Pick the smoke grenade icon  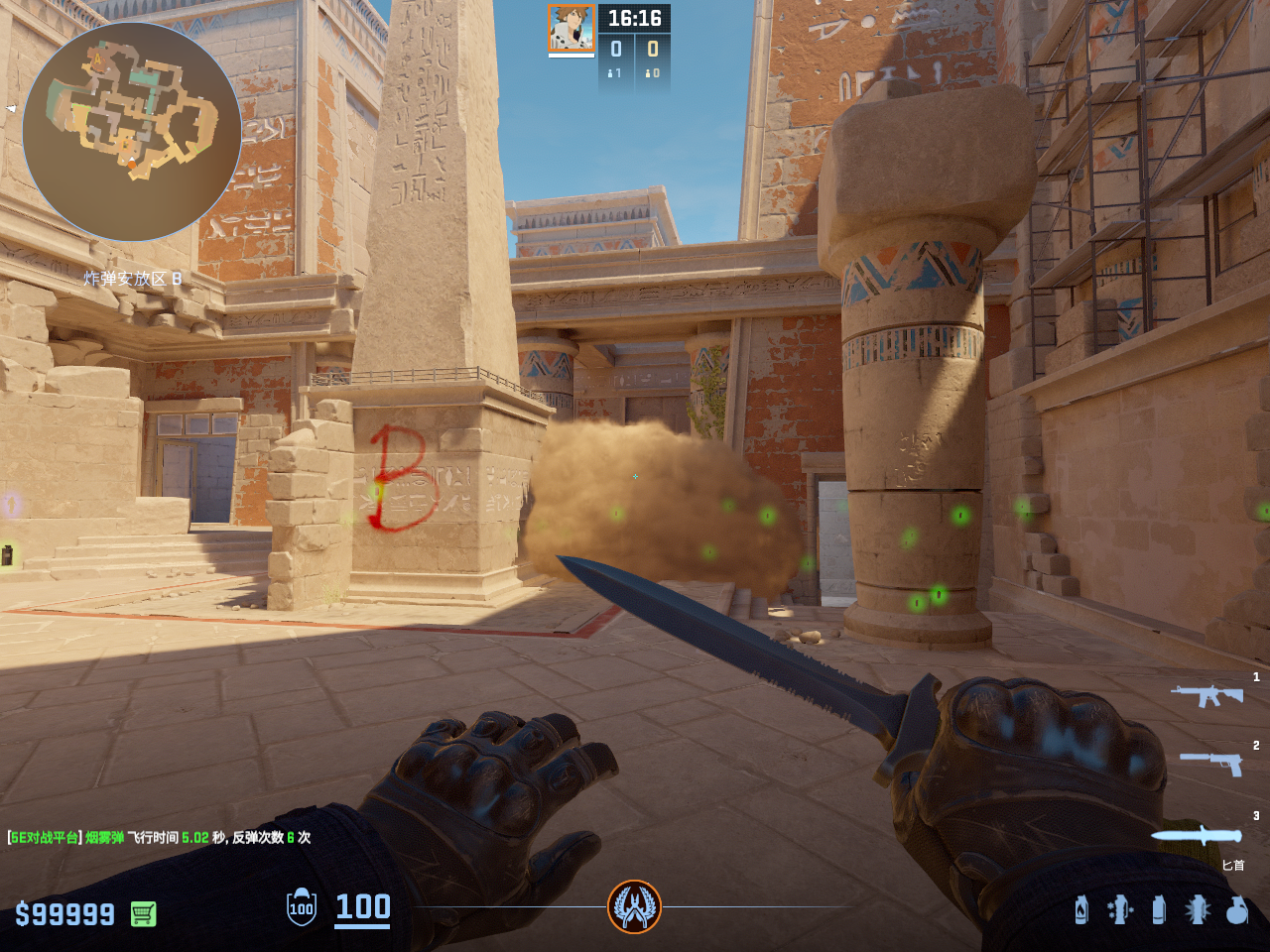(1159, 909)
